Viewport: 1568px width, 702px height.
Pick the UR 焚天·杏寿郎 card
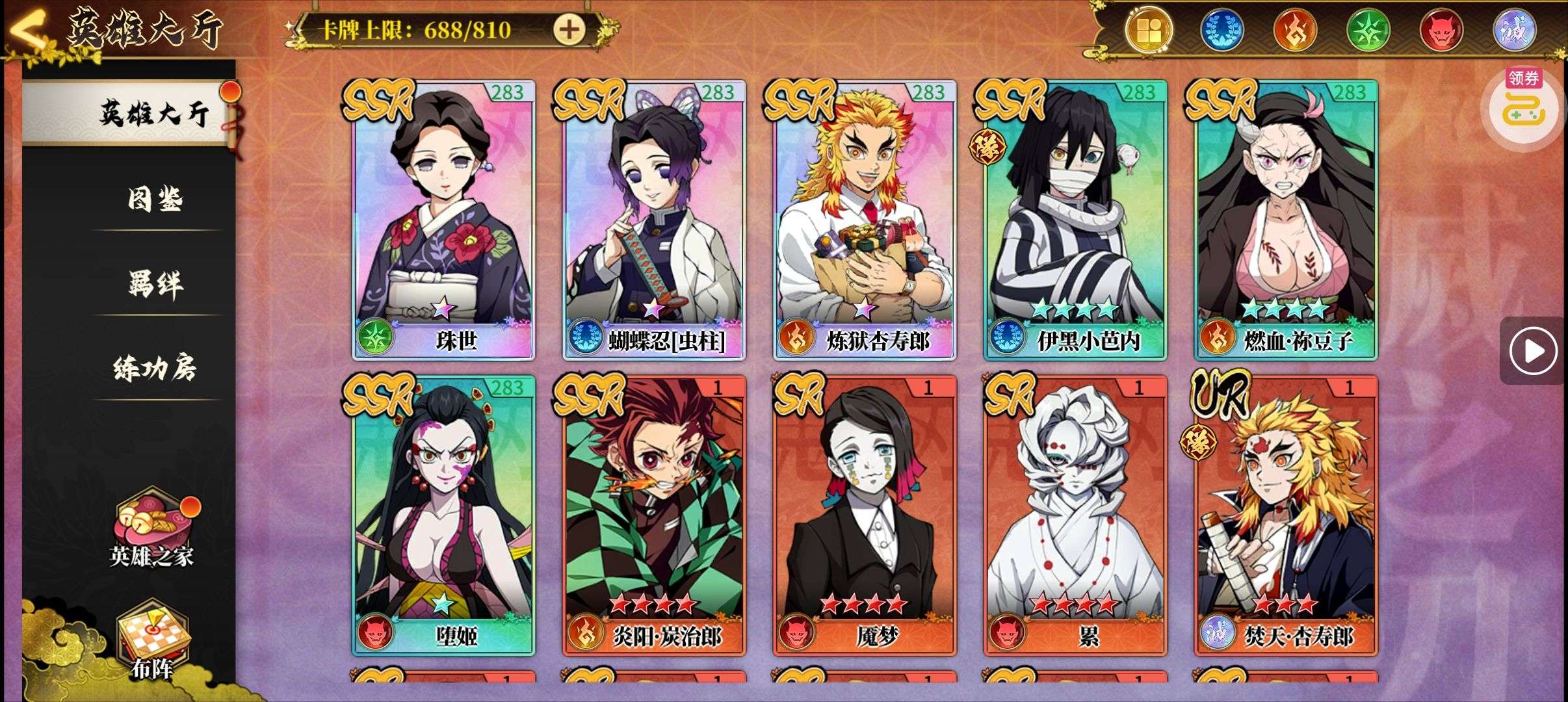[x=1286, y=515]
